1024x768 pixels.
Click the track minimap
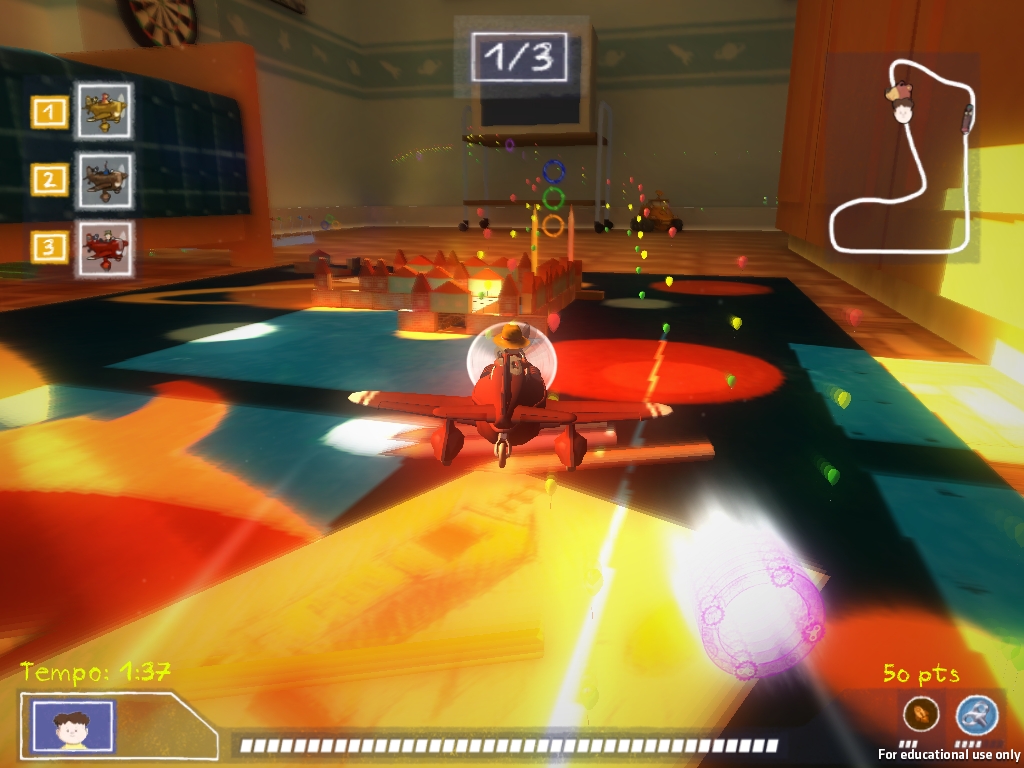click(903, 158)
